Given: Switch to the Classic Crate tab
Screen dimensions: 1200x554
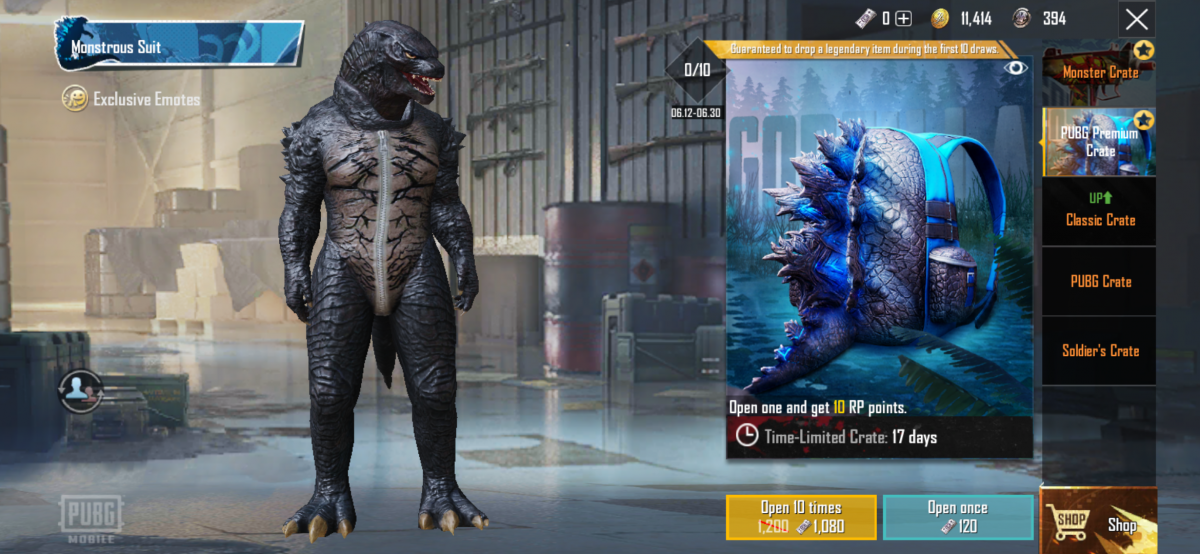Looking at the screenshot, I should point(1099,211).
